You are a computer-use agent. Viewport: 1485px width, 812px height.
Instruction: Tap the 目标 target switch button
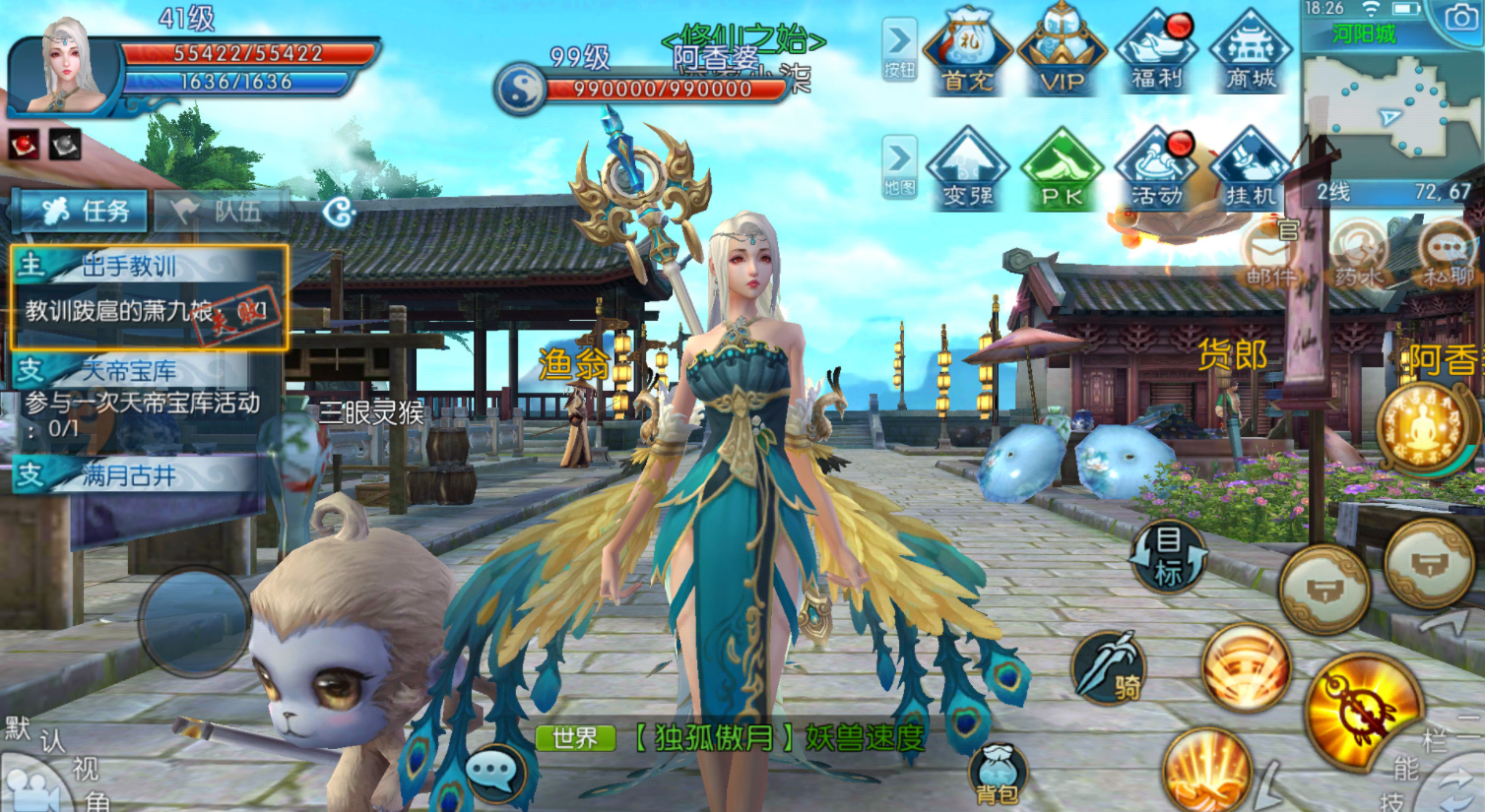click(x=1168, y=556)
